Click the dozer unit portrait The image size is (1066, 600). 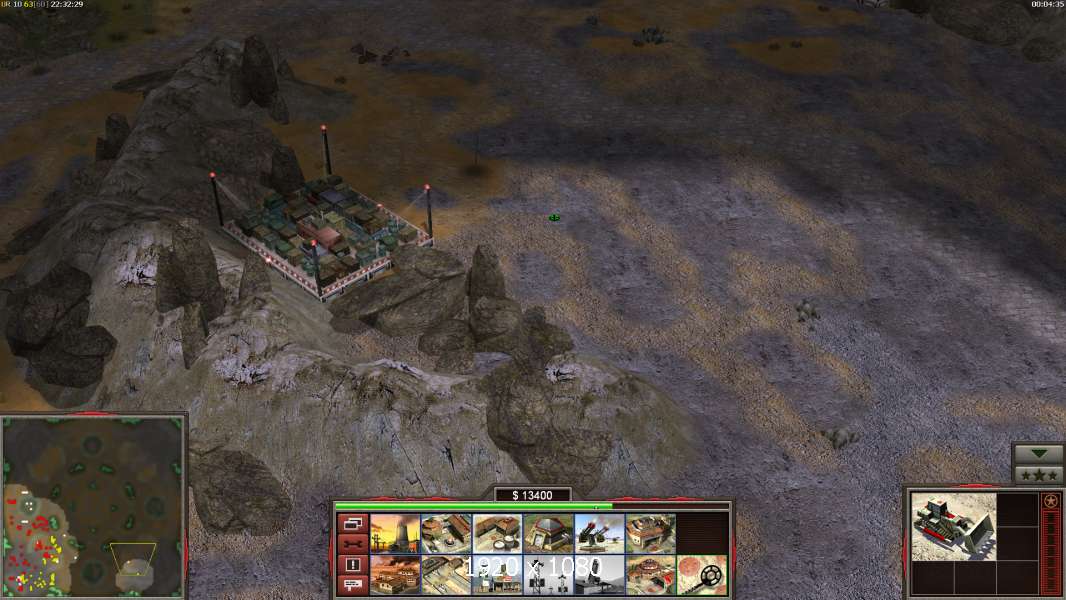953,526
